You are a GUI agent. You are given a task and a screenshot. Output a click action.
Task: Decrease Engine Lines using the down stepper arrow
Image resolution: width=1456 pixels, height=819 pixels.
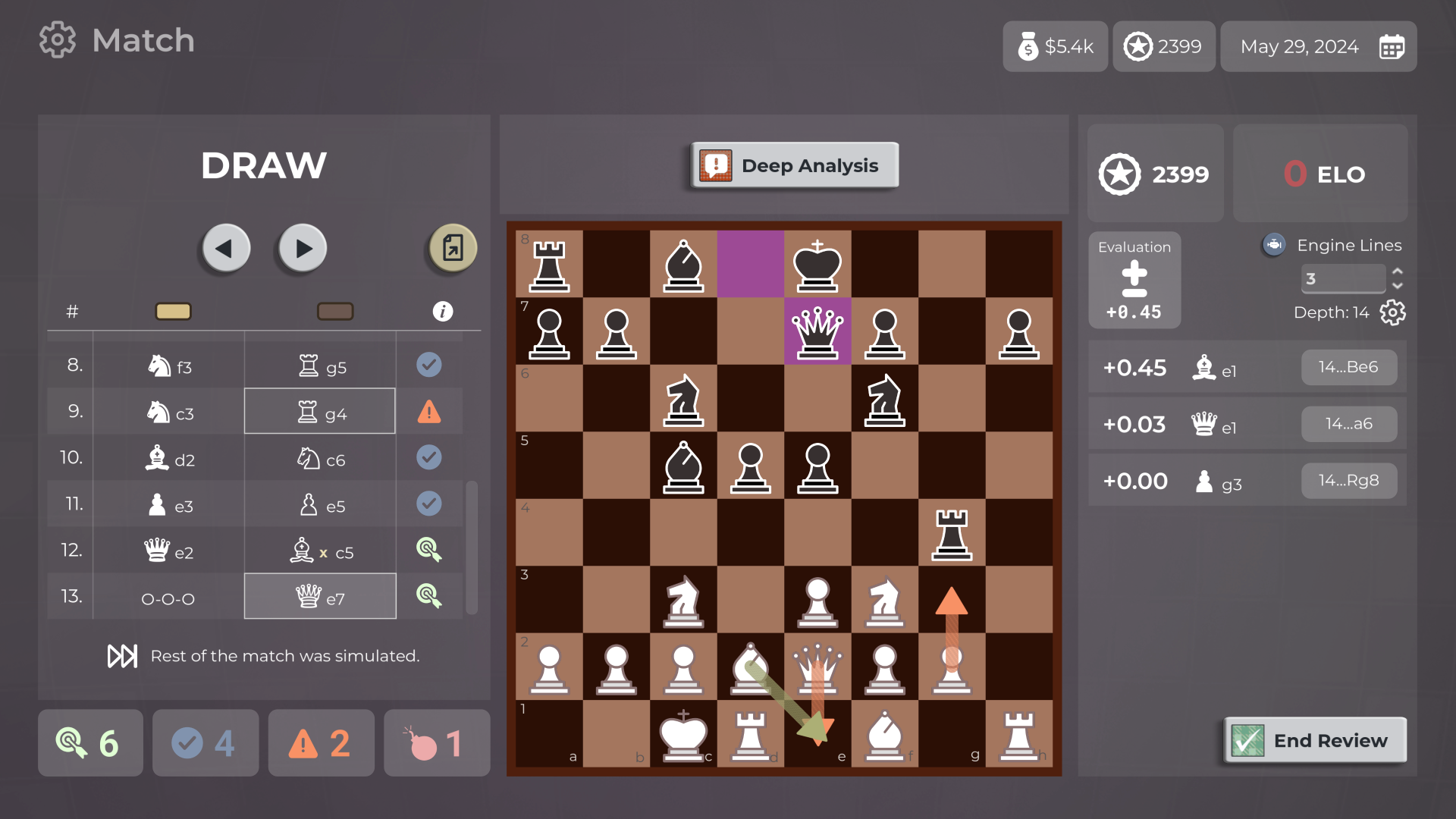click(x=1398, y=287)
